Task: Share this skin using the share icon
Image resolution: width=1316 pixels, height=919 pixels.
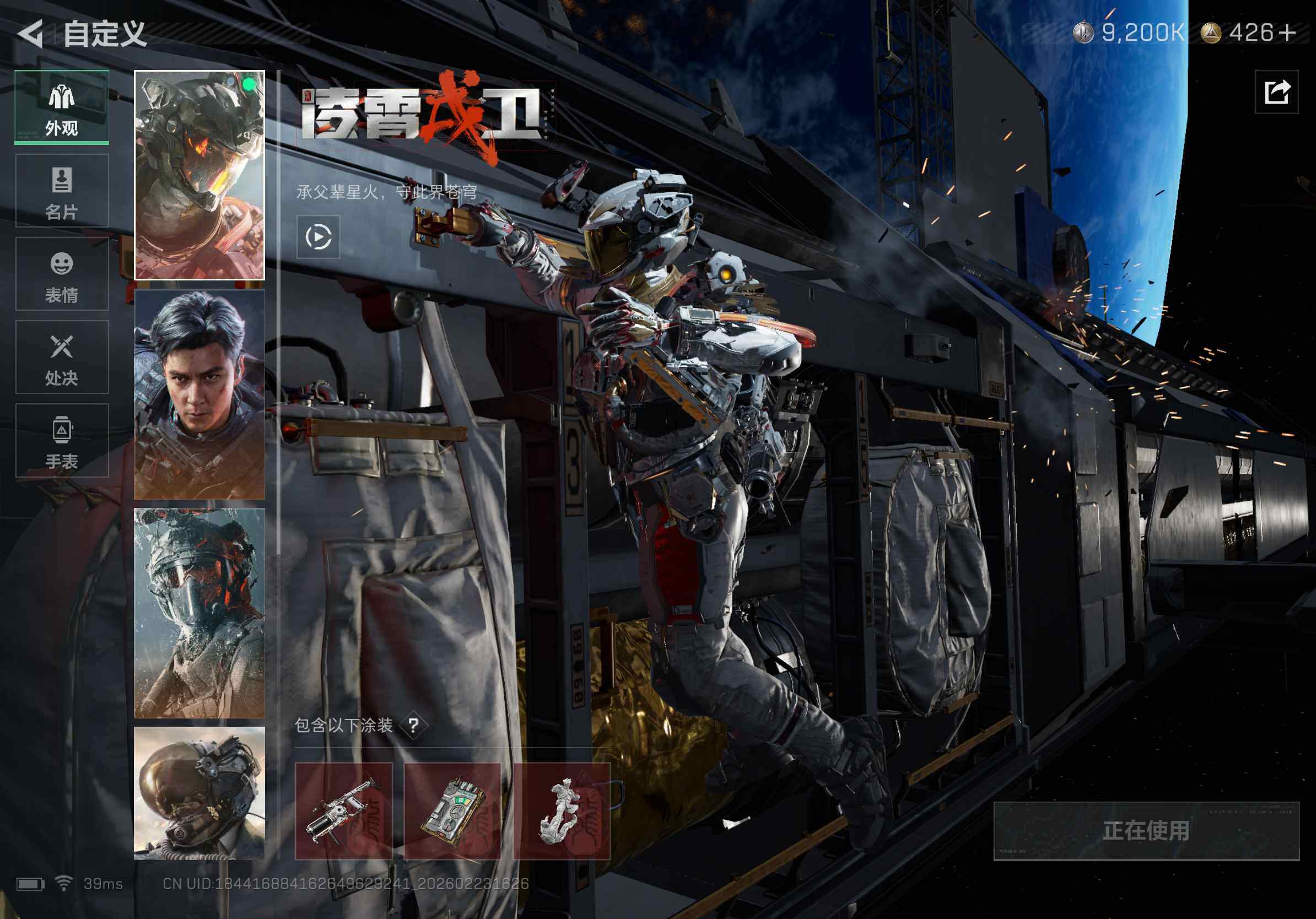Action: point(1276,92)
